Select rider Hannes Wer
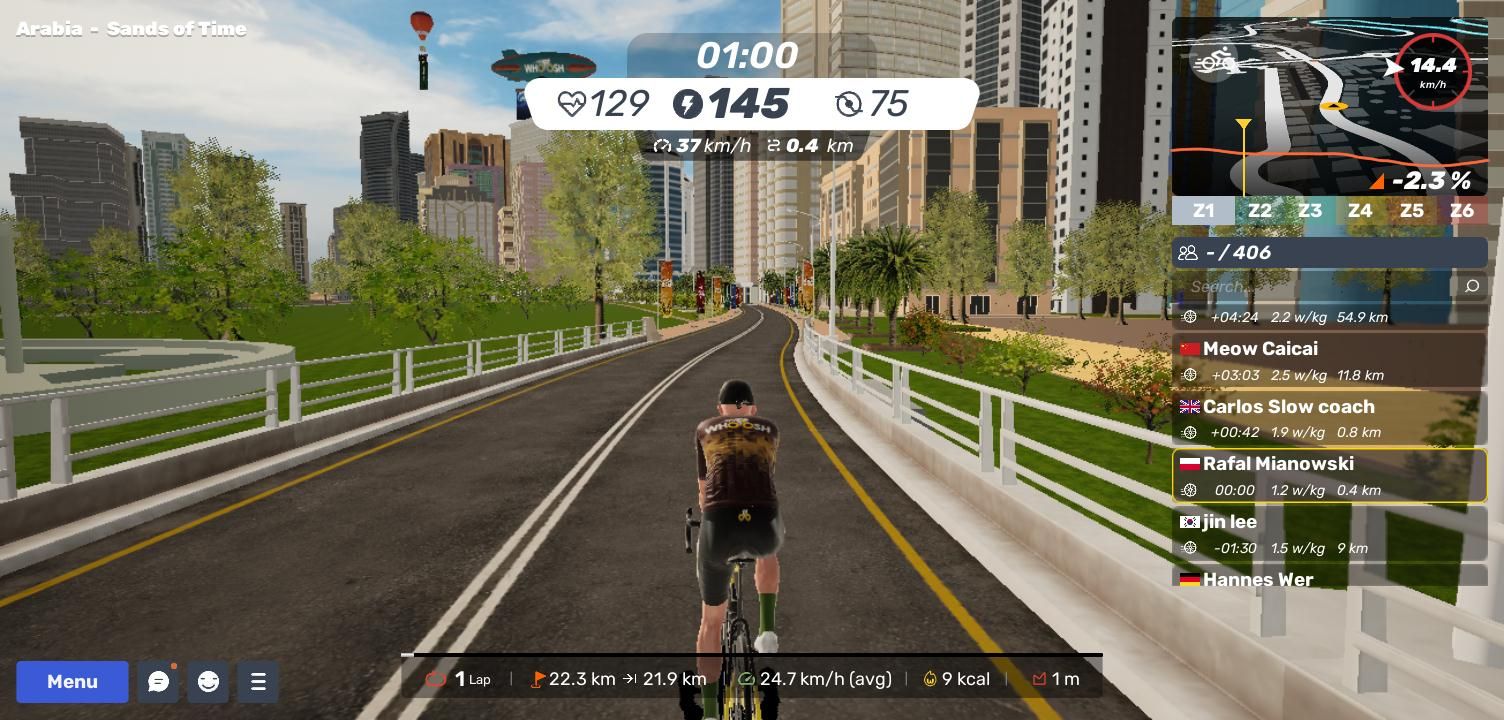Viewport: 1504px width, 720px height. pyautogui.click(x=1329, y=578)
